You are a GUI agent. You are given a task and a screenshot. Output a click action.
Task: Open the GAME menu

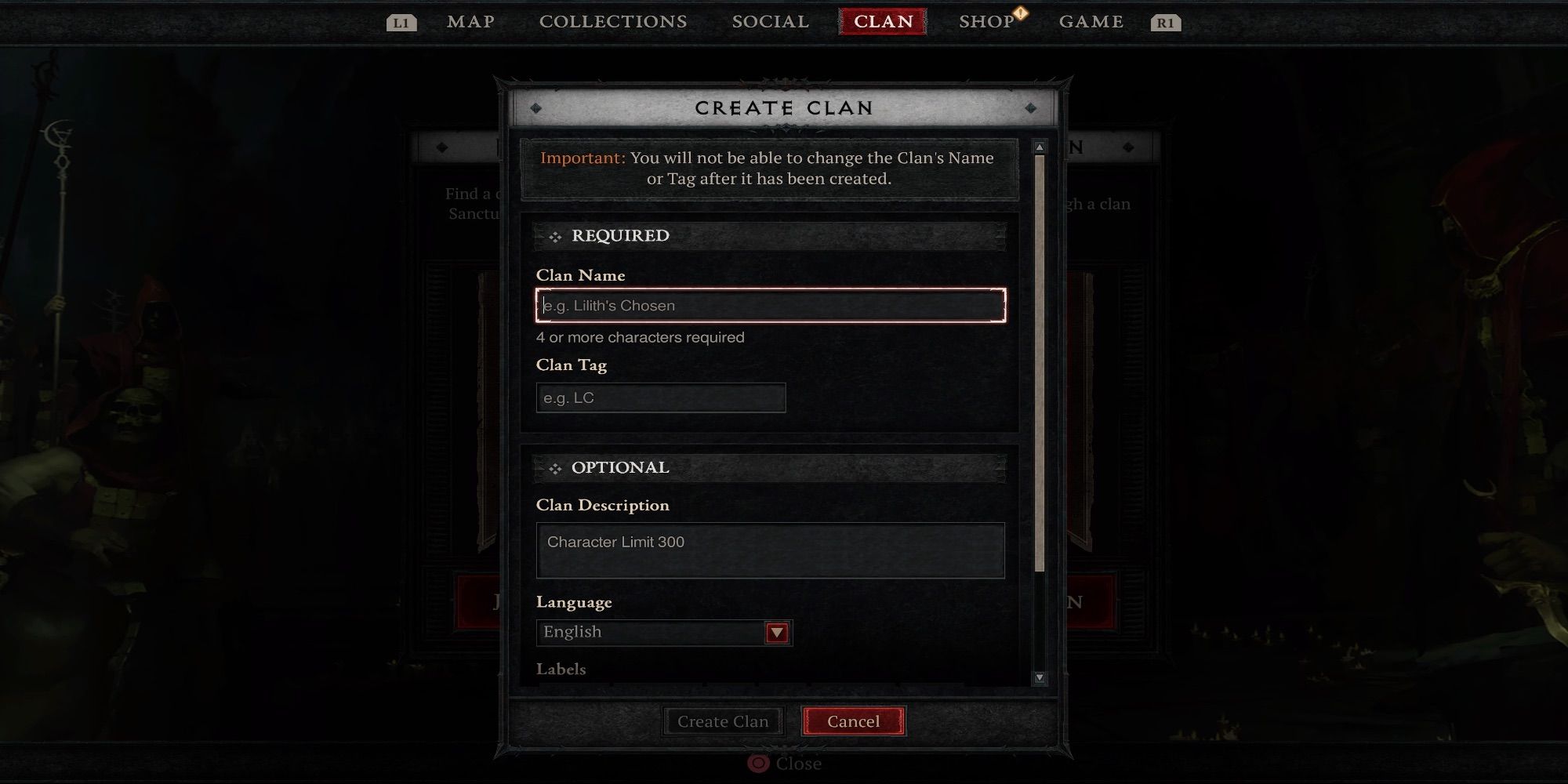(1091, 21)
